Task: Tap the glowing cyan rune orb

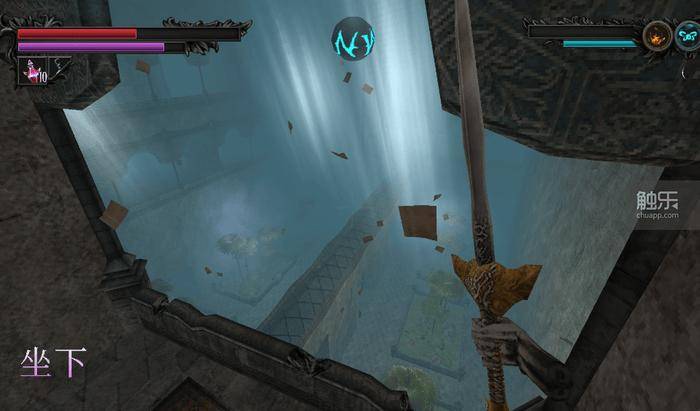Action: (x=352, y=39)
